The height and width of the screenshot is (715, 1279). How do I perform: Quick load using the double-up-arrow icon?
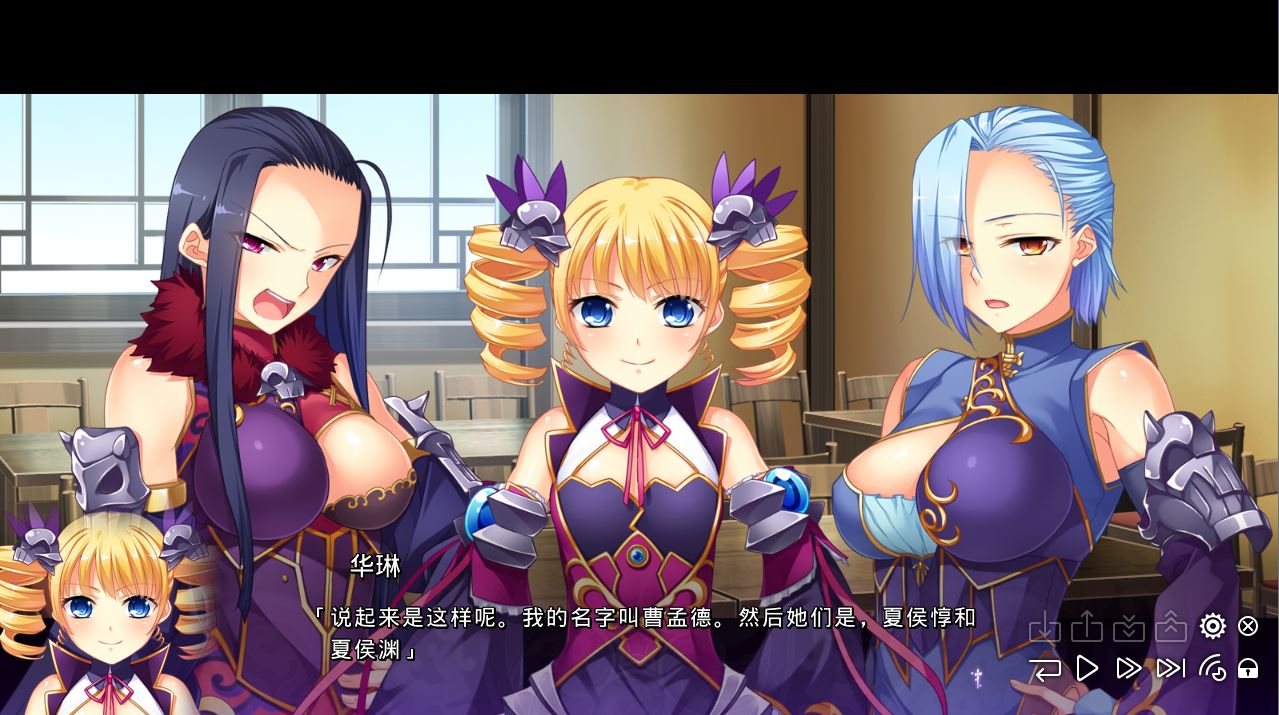[x=1171, y=627]
